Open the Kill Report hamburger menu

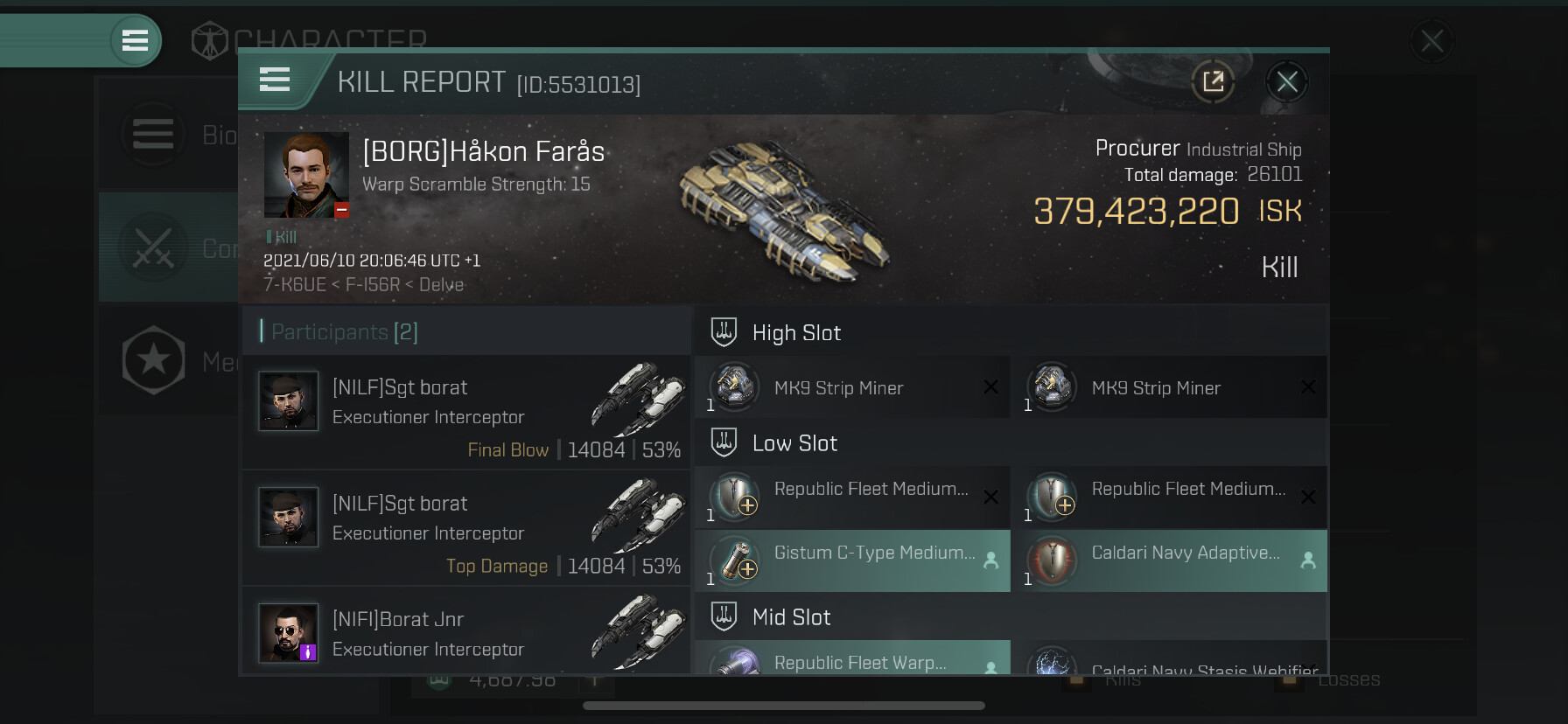[x=275, y=80]
